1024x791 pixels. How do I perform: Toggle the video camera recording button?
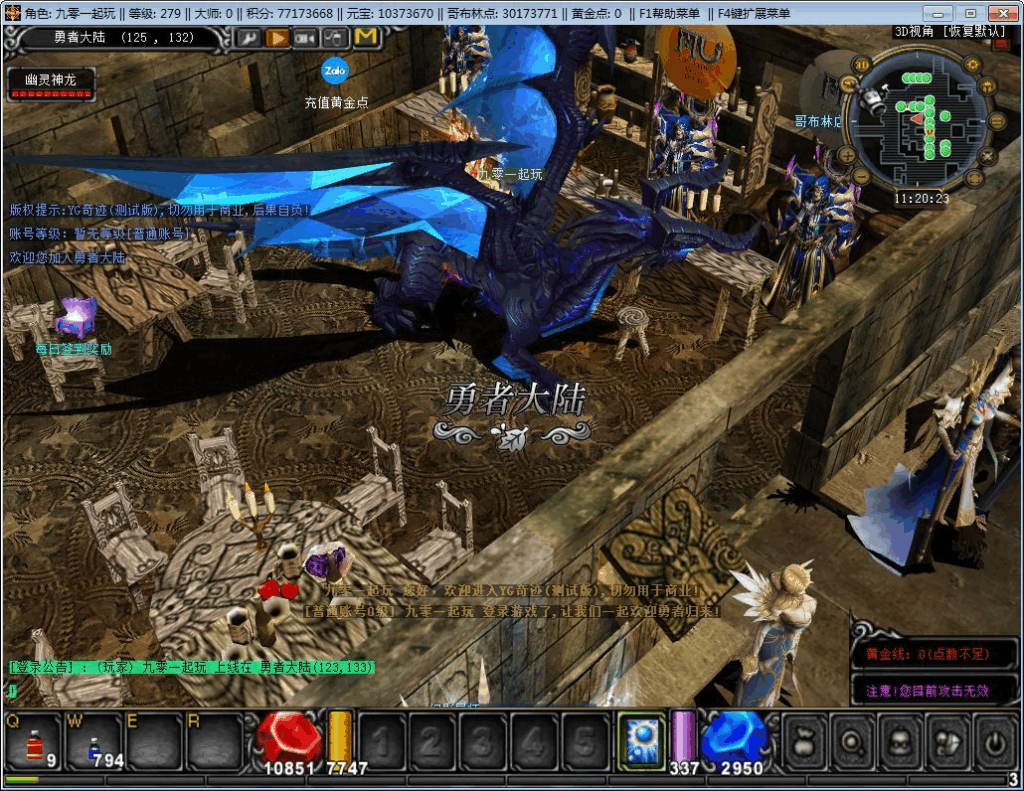[306, 38]
